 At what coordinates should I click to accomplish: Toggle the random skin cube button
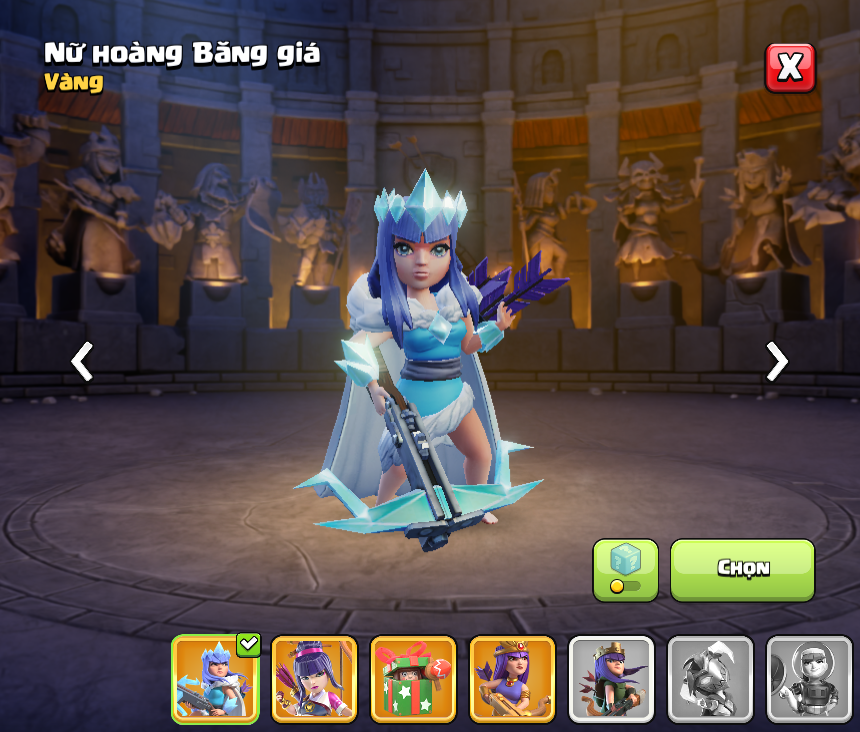[625, 570]
